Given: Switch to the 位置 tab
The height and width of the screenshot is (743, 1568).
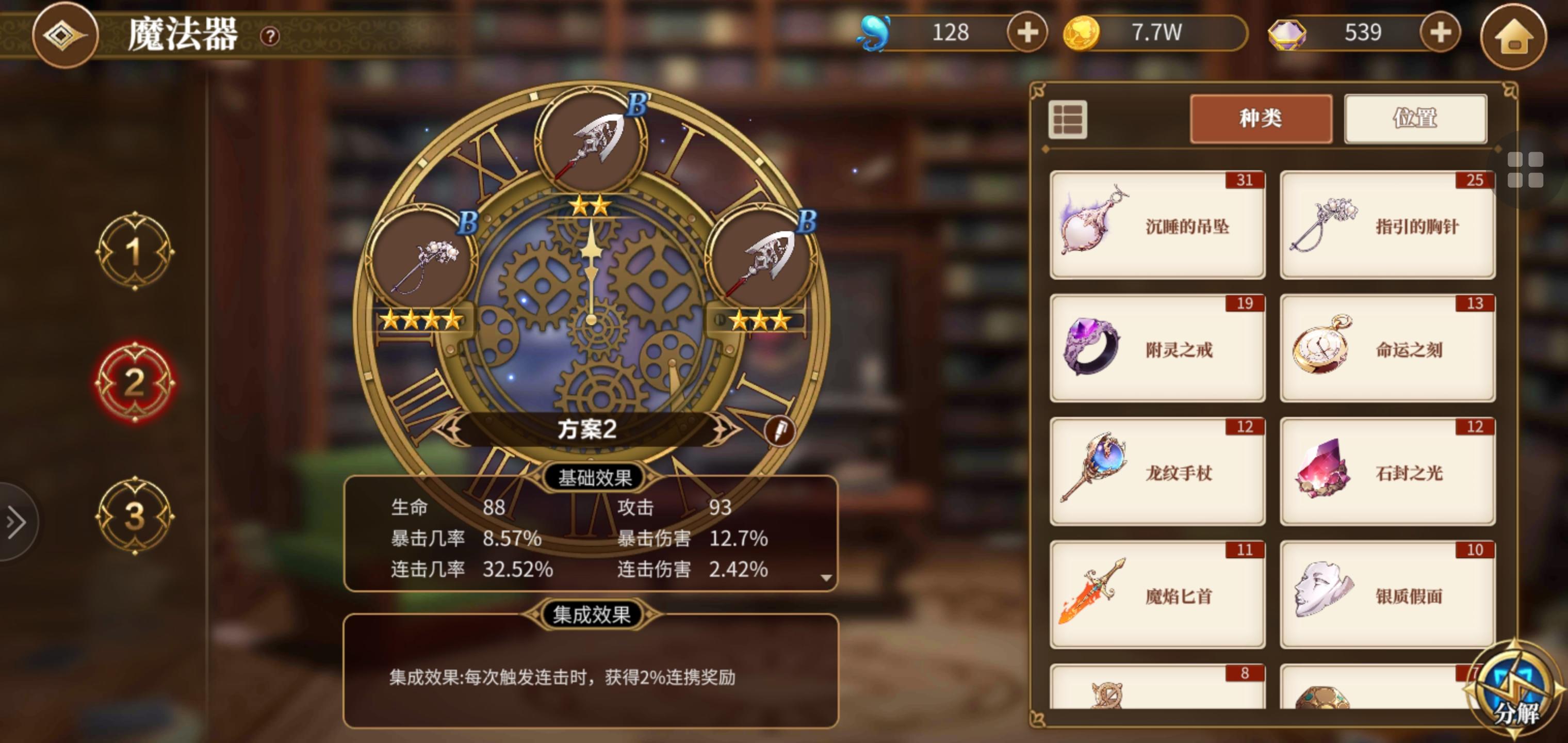Looking at the screenshot, I should pyautogui.click(x=1415, y=119).
